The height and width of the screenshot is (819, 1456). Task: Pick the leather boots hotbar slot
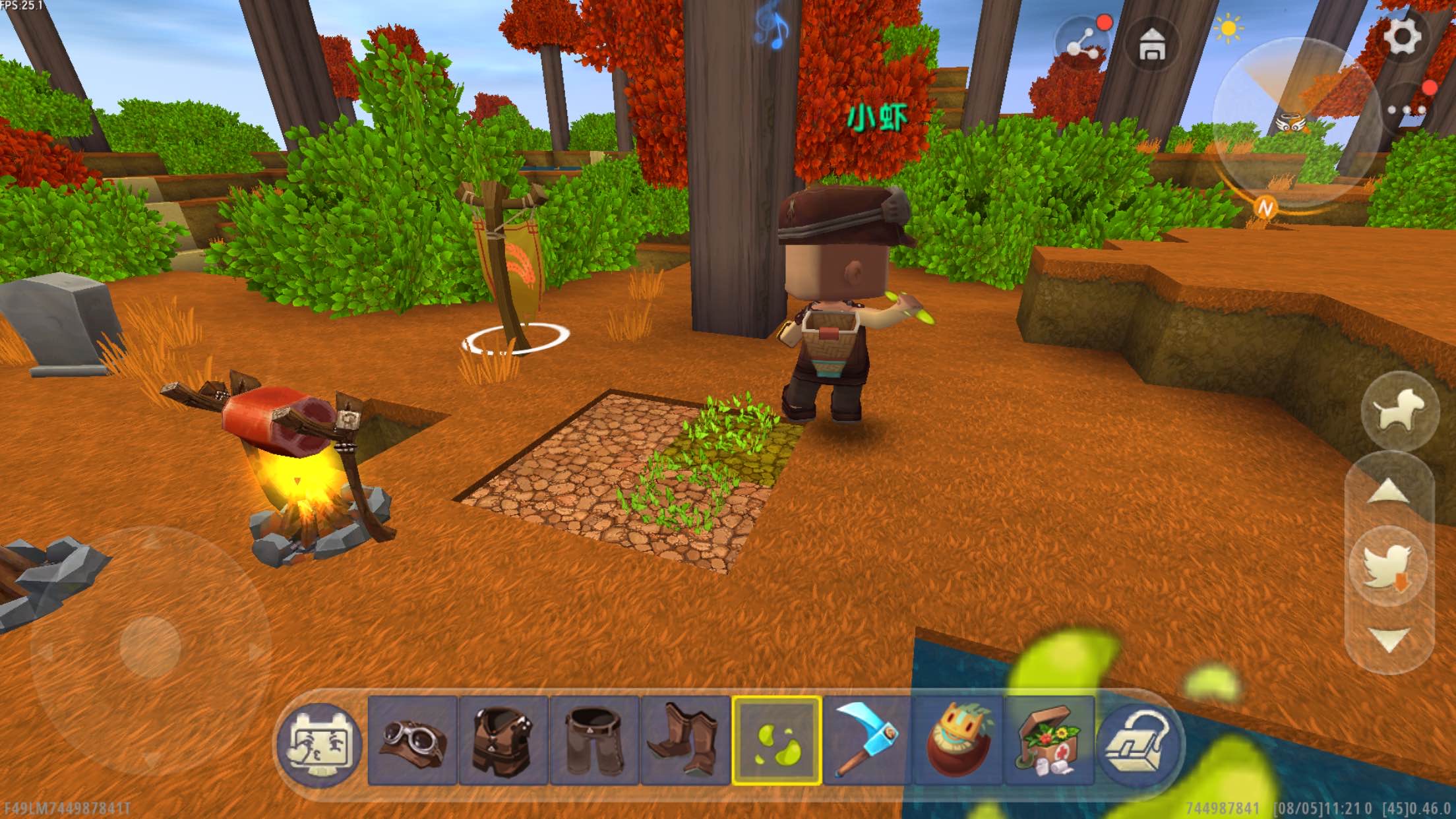pyautogui.click(x=685, y=741)
